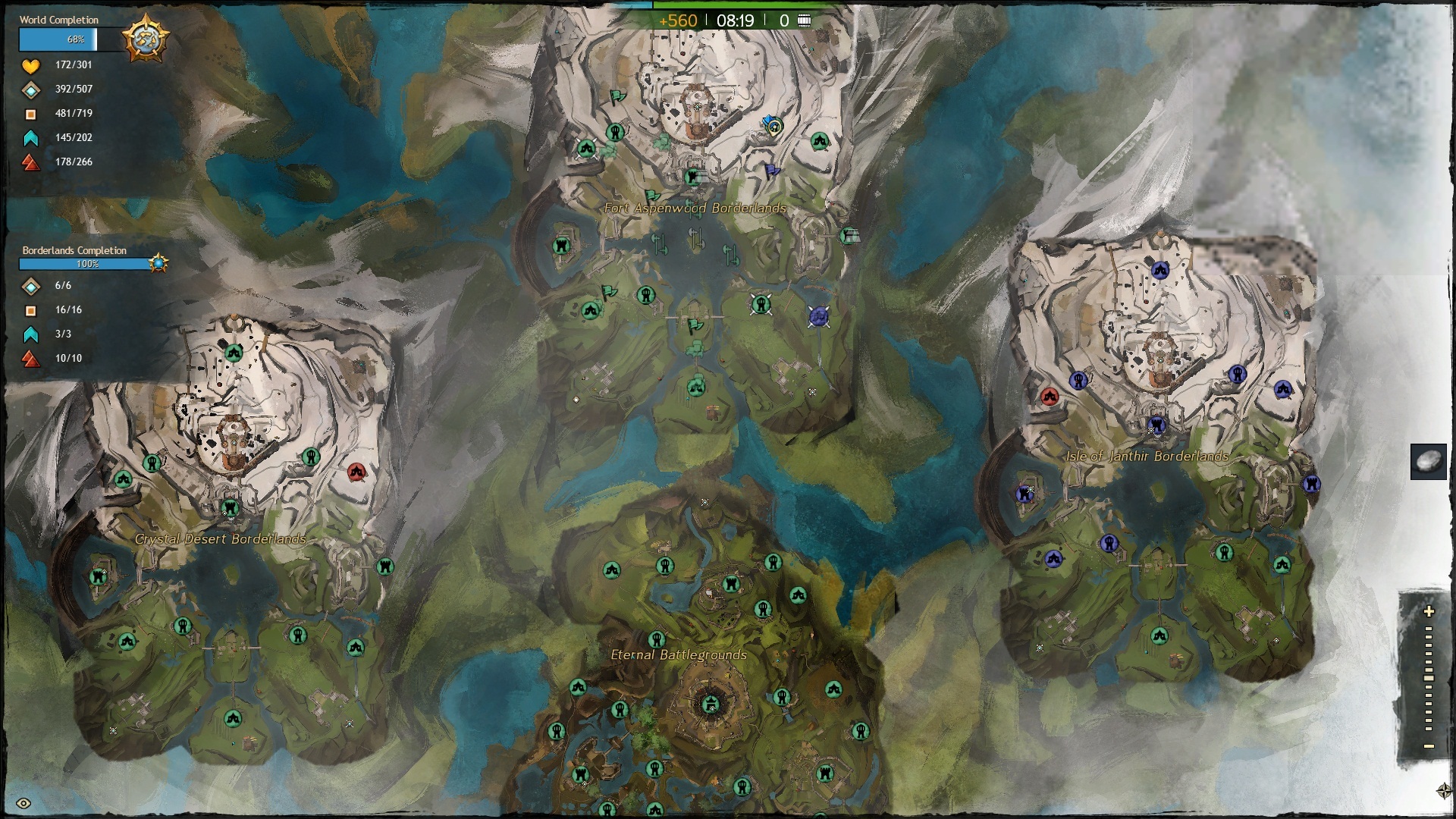
Task: Select the blue flag marker on Fort Aspenwood
Action: (x=772, y=170)
